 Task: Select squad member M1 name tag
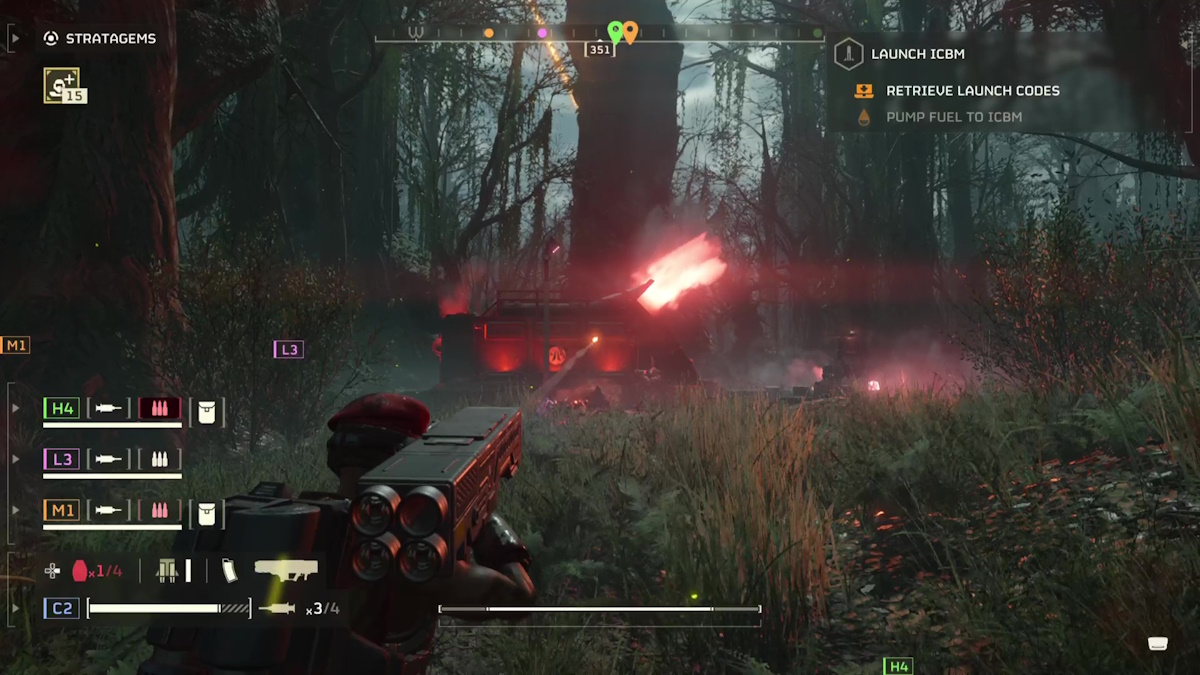coord(62,510)
